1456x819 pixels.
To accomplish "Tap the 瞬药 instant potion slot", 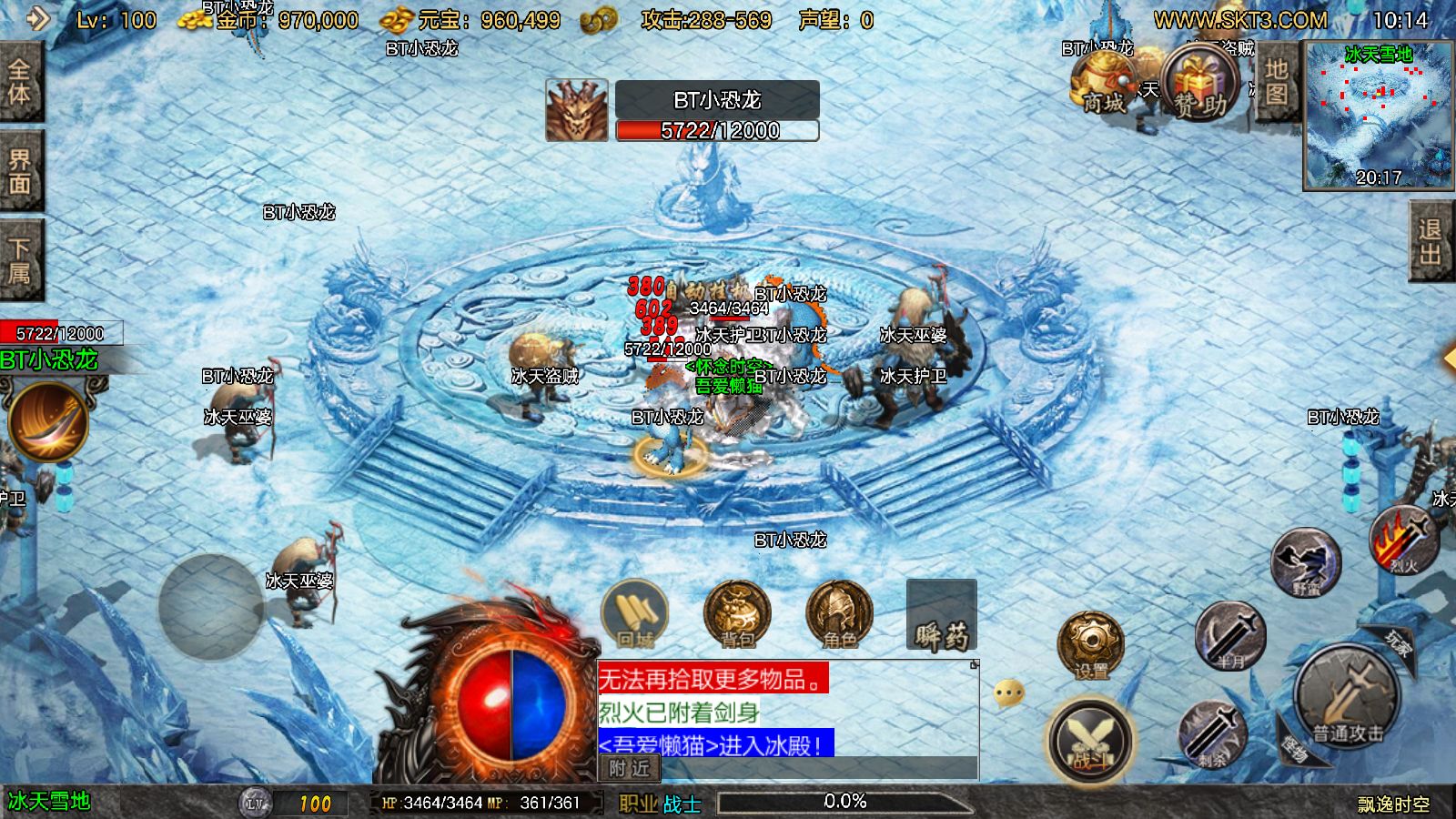I will click(941, 616).
